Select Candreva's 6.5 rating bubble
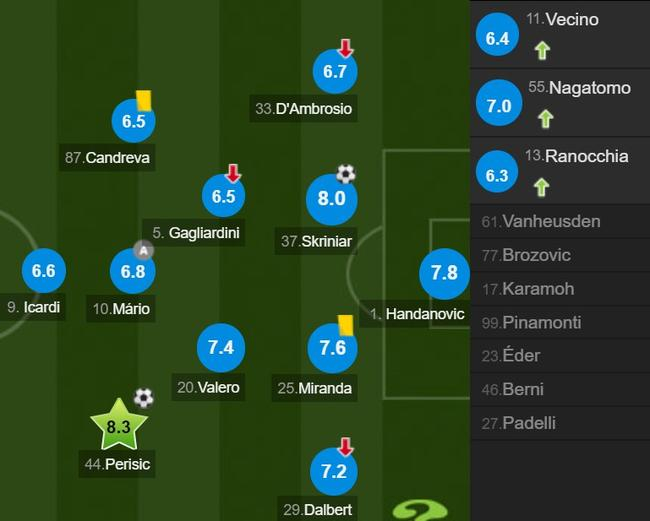This screenshot has height=521, width=650. [133, 121]
